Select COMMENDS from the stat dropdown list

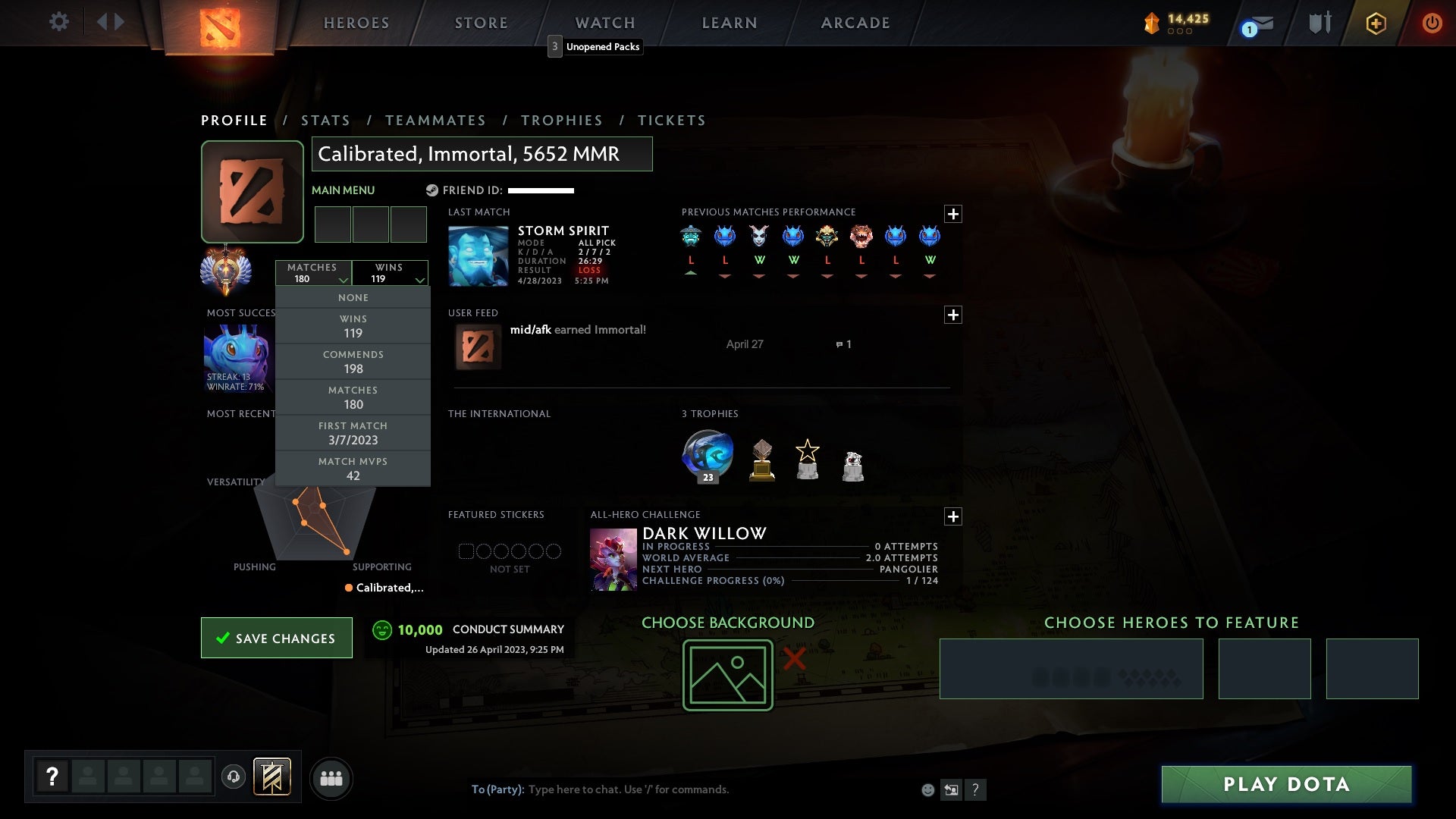tap(353, 361)
